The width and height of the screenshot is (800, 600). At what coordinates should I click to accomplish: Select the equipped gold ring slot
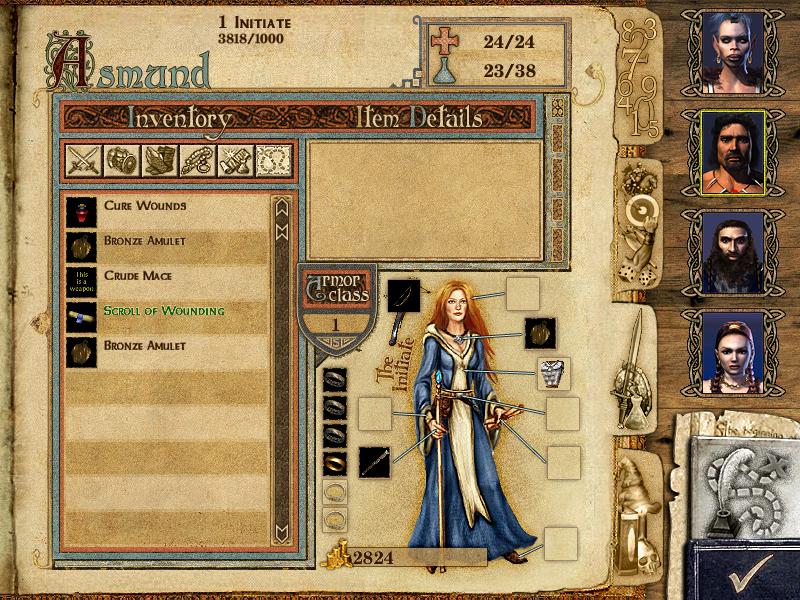[336, 464]
